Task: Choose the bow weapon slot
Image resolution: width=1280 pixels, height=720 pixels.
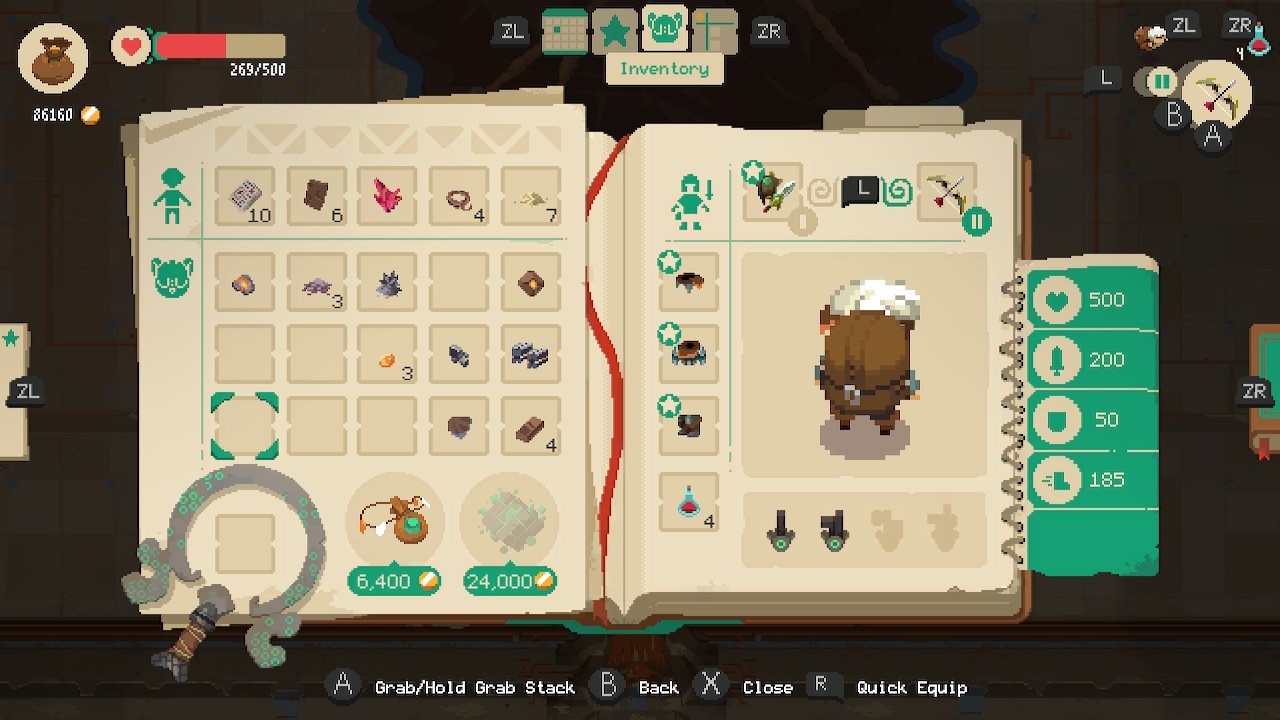Action: (x=944, y=193)
